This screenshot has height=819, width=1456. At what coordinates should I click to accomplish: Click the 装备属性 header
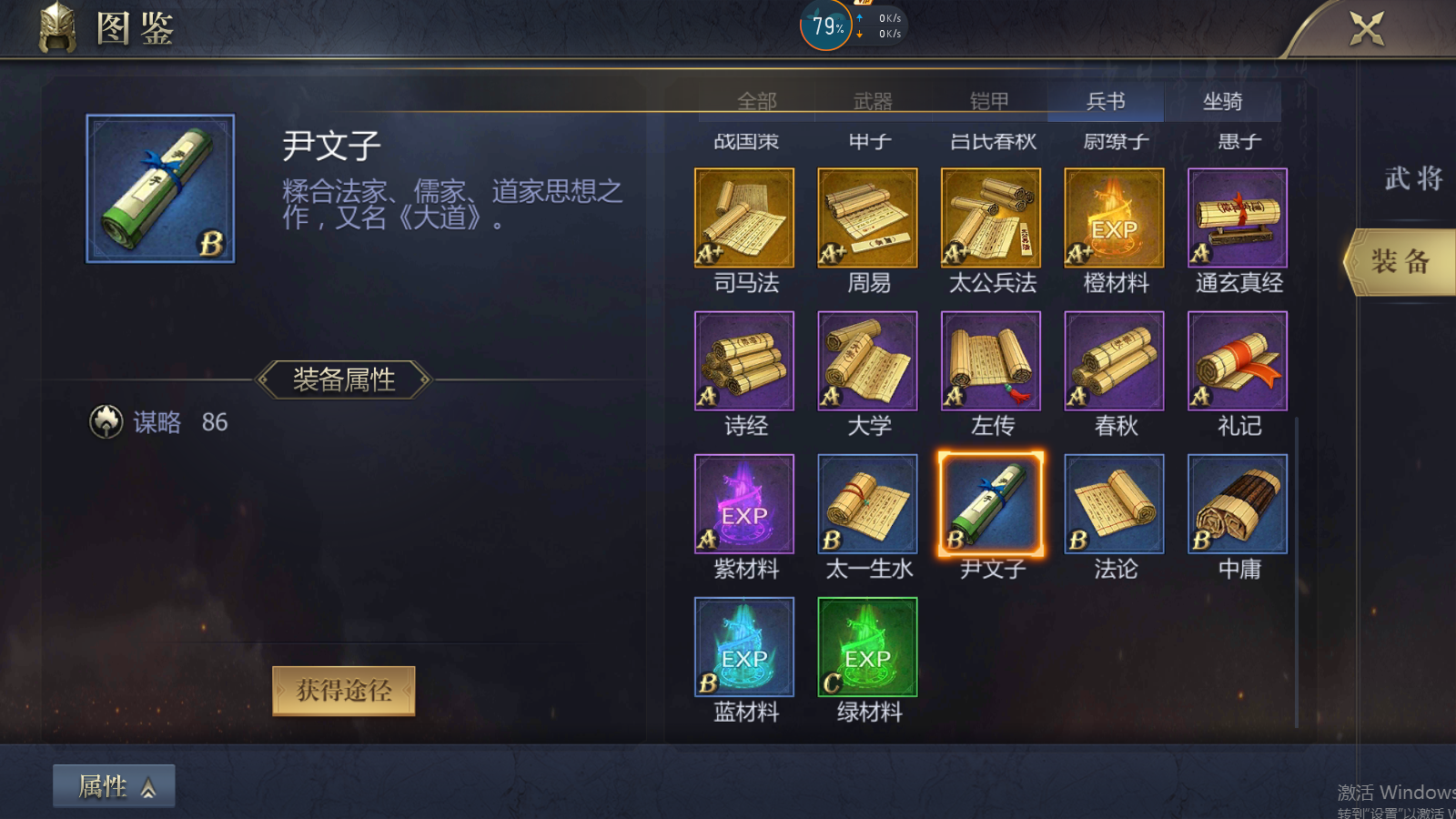343,380
